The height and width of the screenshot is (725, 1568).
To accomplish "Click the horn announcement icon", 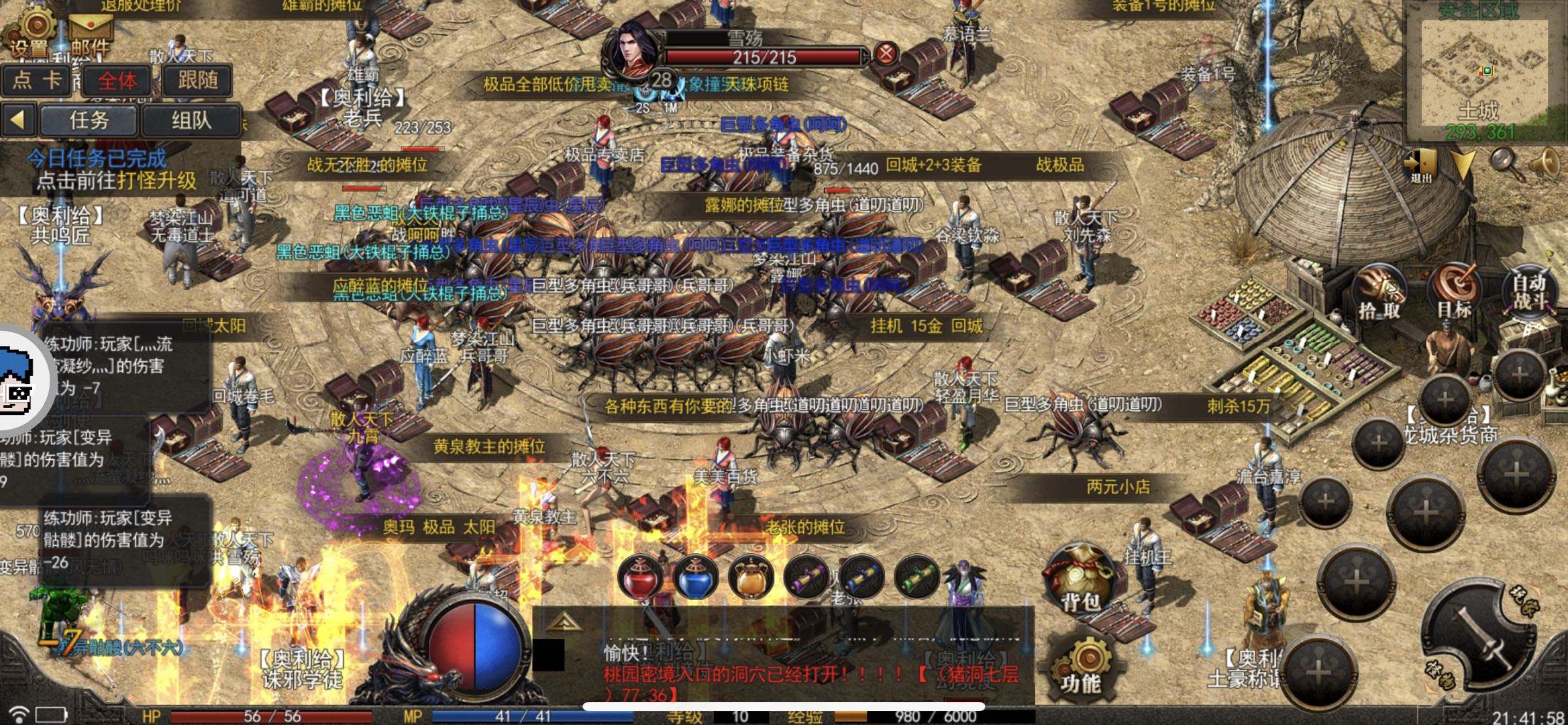I will click(x=1546, y=162).
